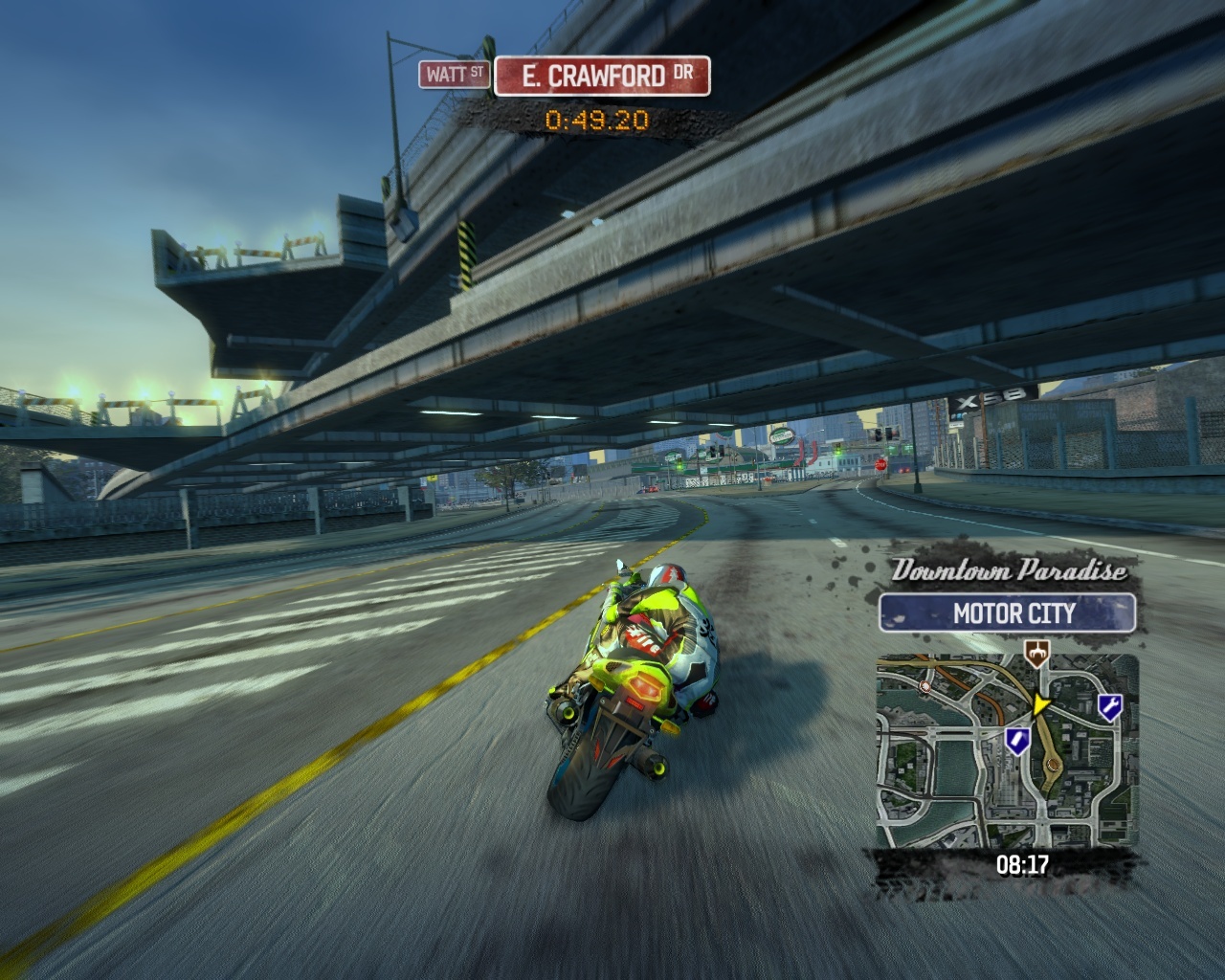Select the wrench repair shop marker

[x=1110, y=707]
